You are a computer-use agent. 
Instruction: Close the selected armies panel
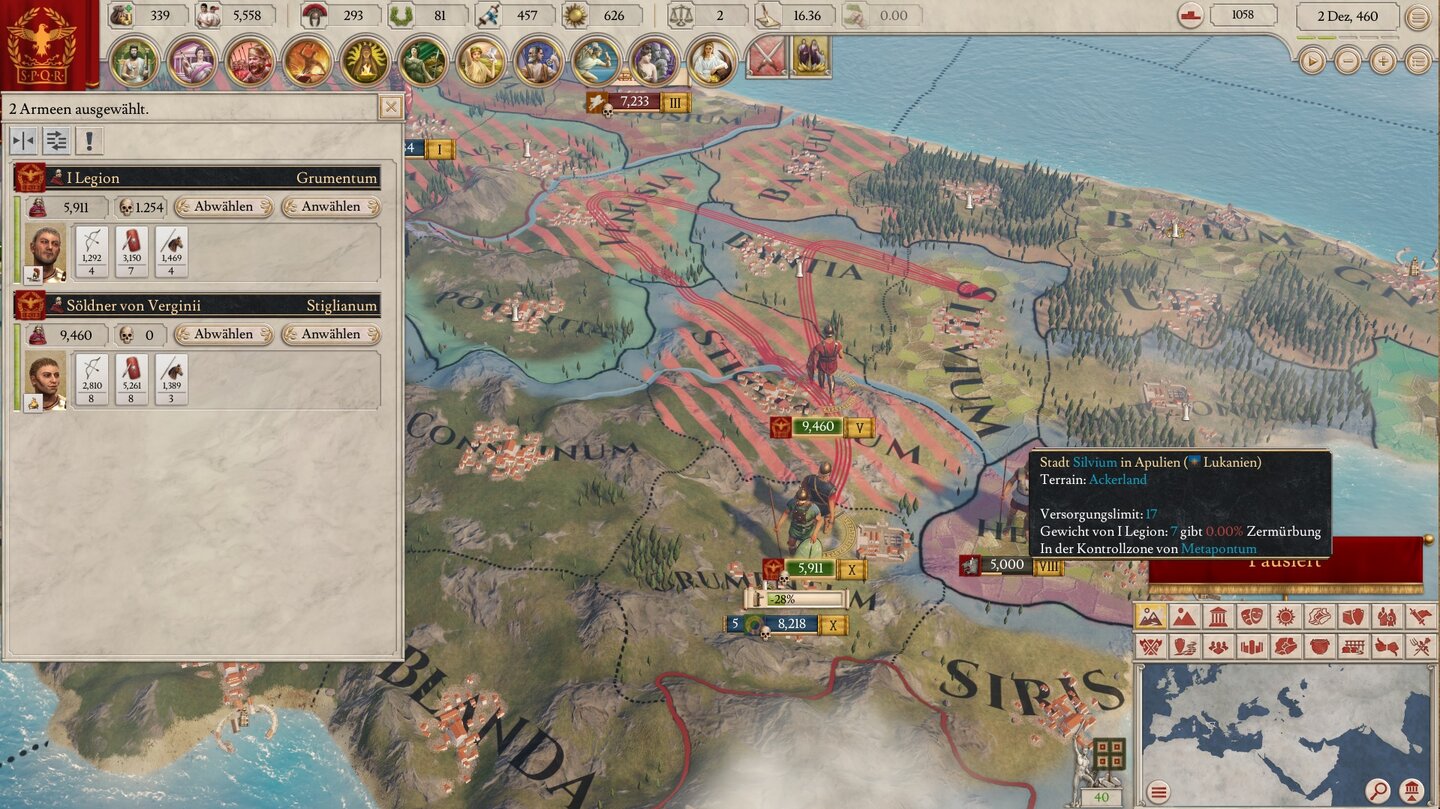click(x=391, y=107)
